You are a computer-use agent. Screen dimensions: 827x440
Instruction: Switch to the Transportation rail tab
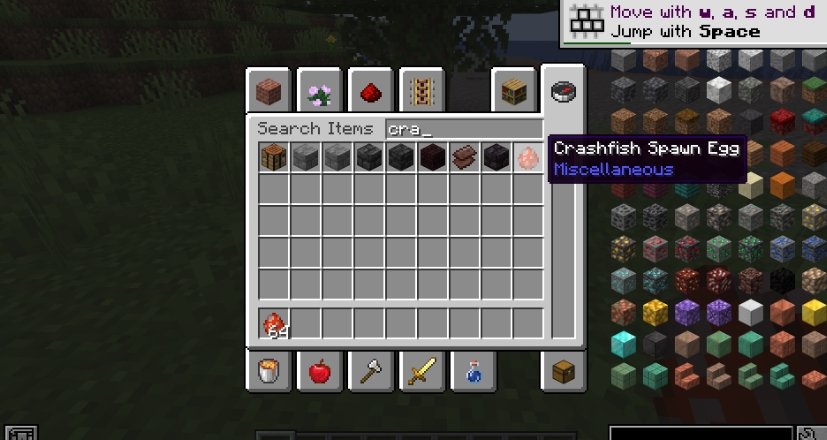[x=421, y=93]
